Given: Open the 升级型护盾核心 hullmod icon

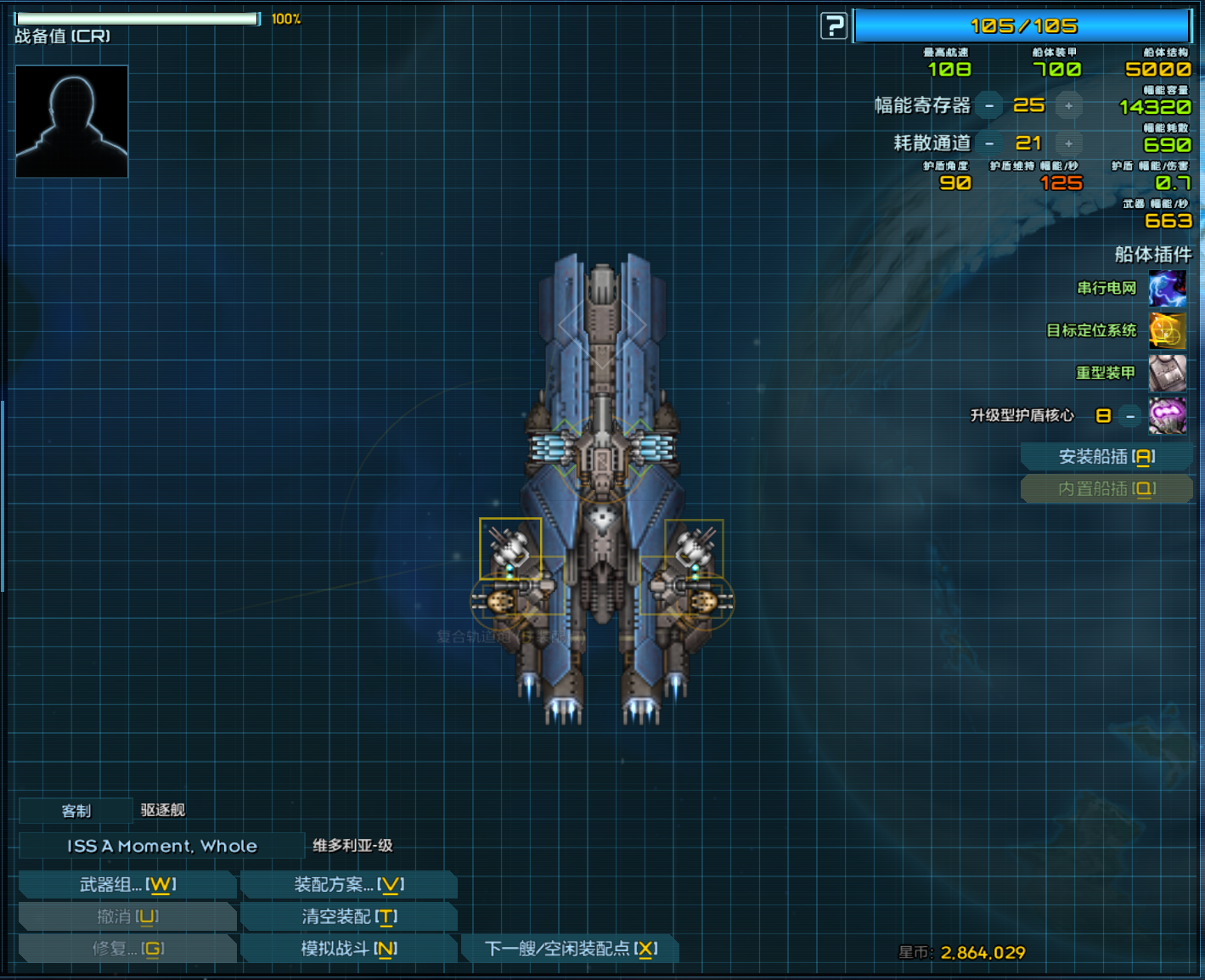Looking at the screenshot, I should point(1167,415).
